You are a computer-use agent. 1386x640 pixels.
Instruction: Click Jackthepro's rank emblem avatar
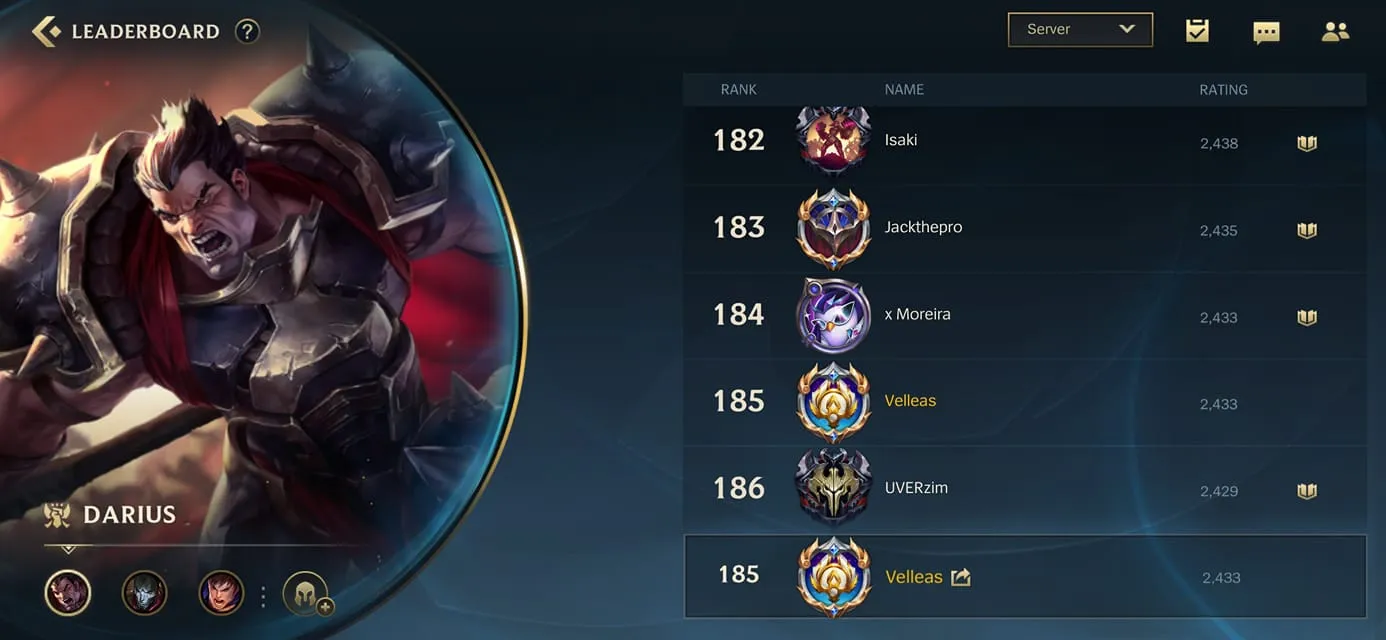(x=833, y=229)
